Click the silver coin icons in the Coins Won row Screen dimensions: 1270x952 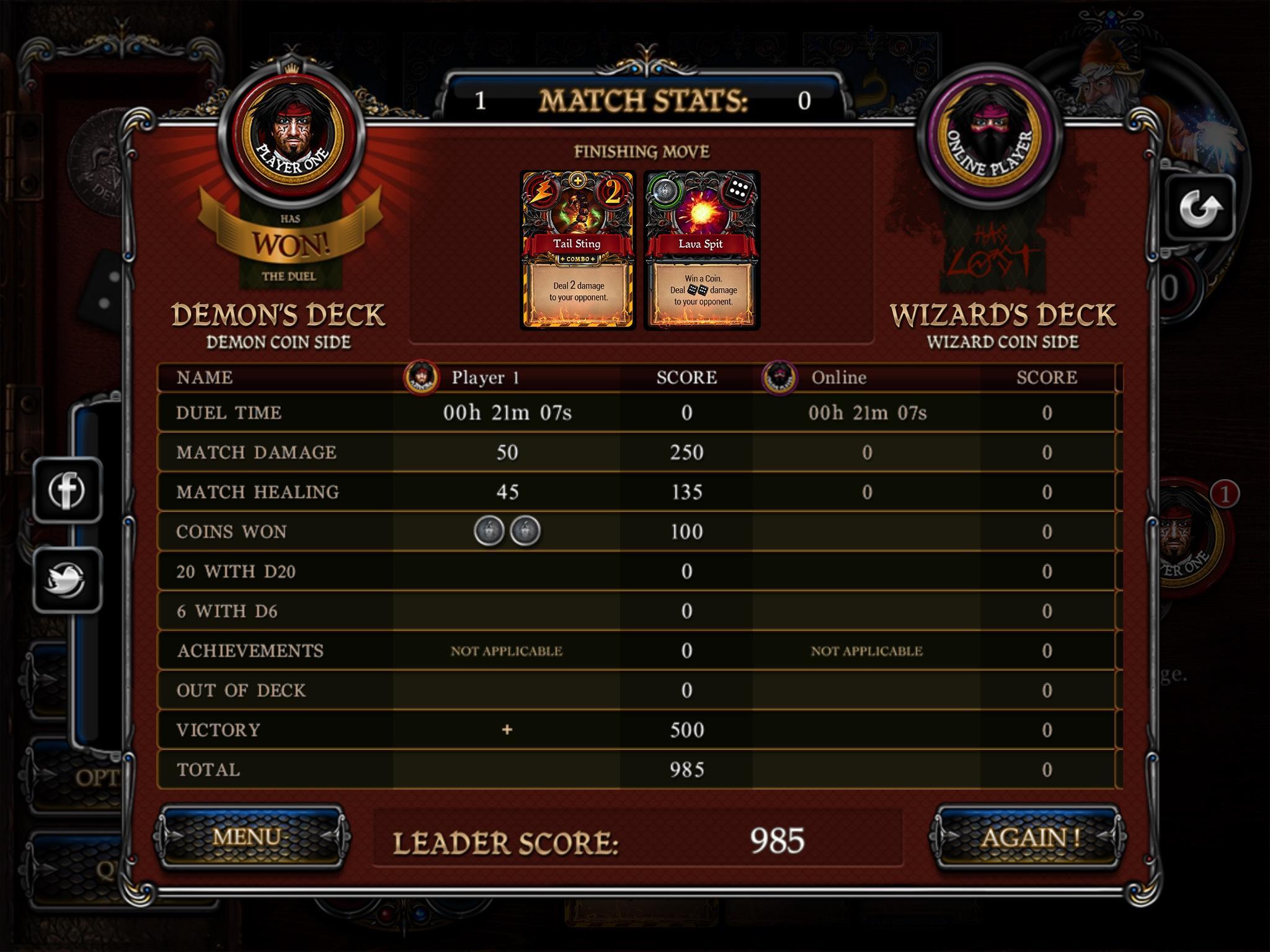(508, 531)
